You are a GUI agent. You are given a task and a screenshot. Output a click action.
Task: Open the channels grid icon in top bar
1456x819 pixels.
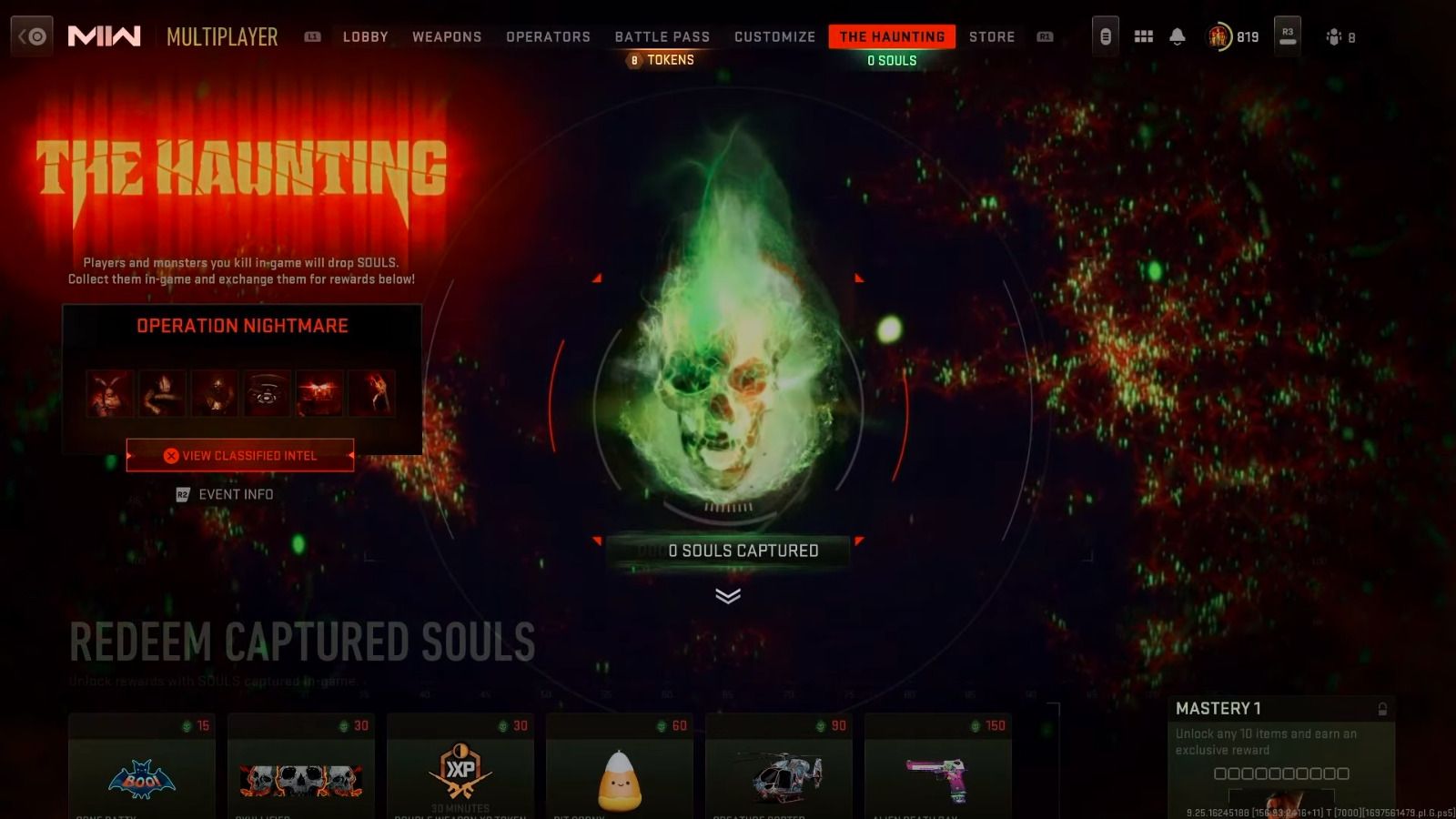point(1143,36)
